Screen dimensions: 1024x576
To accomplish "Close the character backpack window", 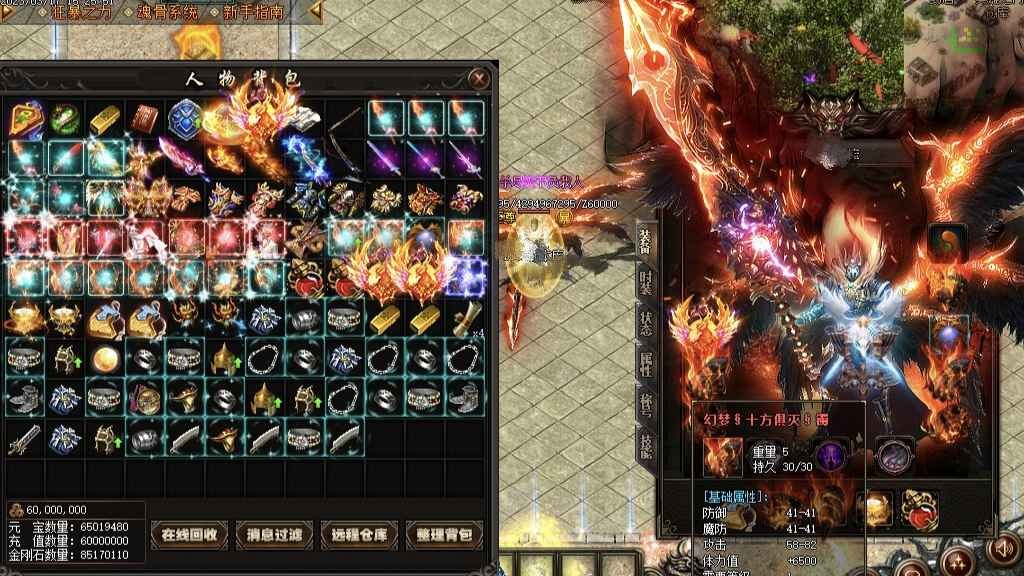I will tap(481, 78).
